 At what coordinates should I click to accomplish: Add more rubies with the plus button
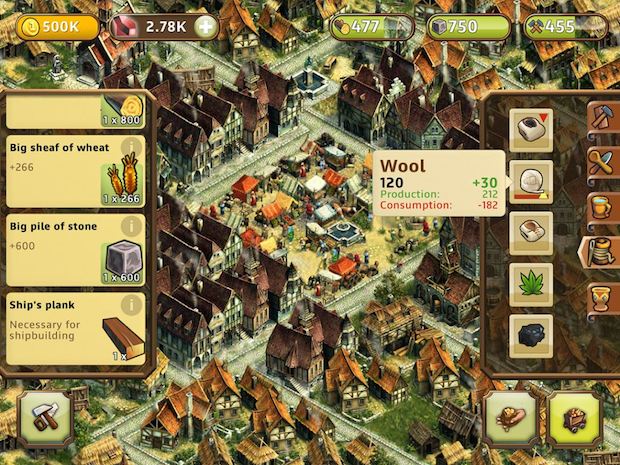[x=206, y=26]
